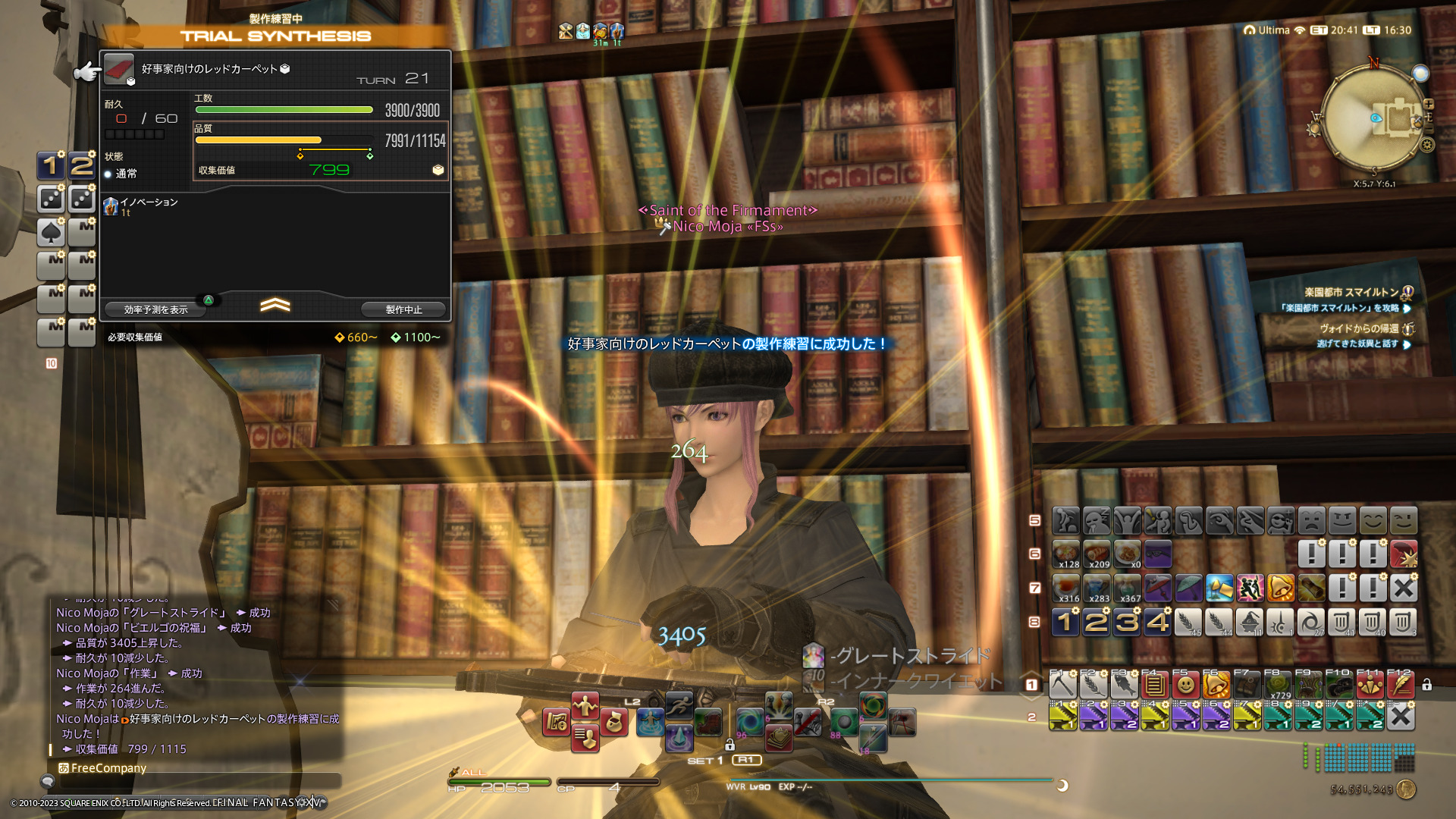
Task: Show efficiency prediction with 効率予測を表示 button
Action: (155, 309)
